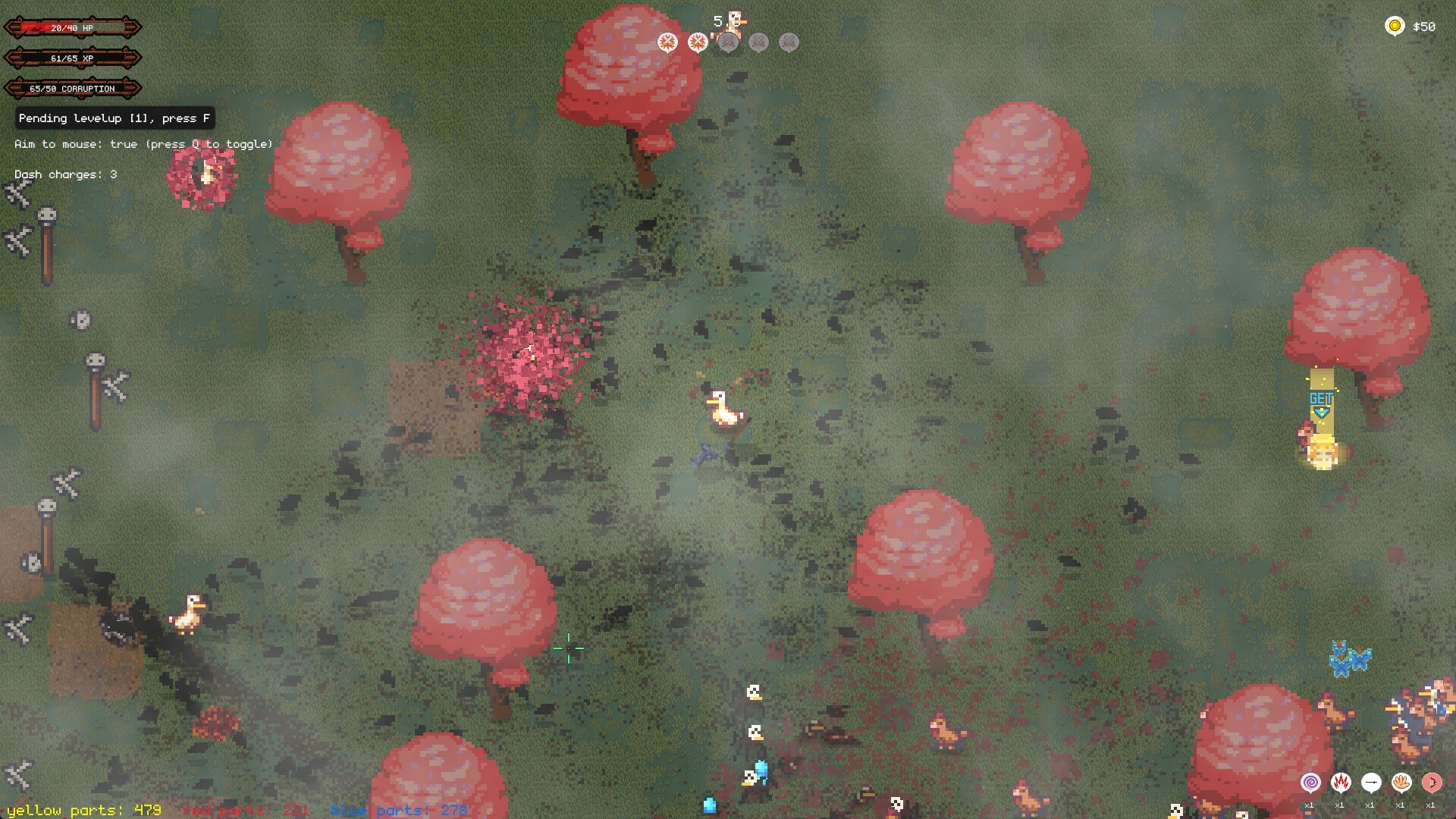Click the 20/40 HP bar
Viewport: 1456px width, 819px height.
tap(72, 29)
